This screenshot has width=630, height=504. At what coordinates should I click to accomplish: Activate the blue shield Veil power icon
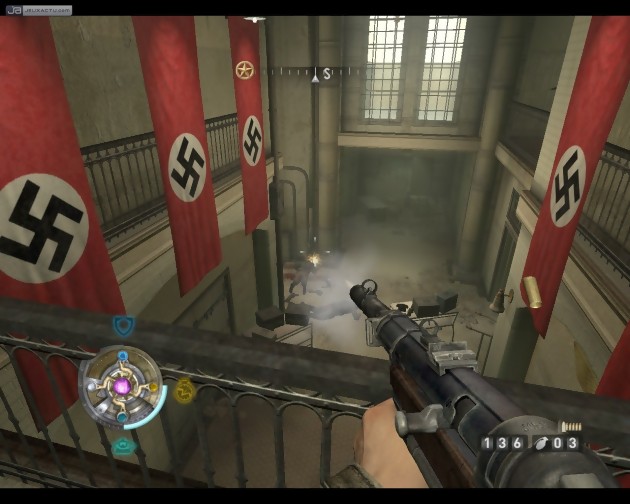pos(123,326)
